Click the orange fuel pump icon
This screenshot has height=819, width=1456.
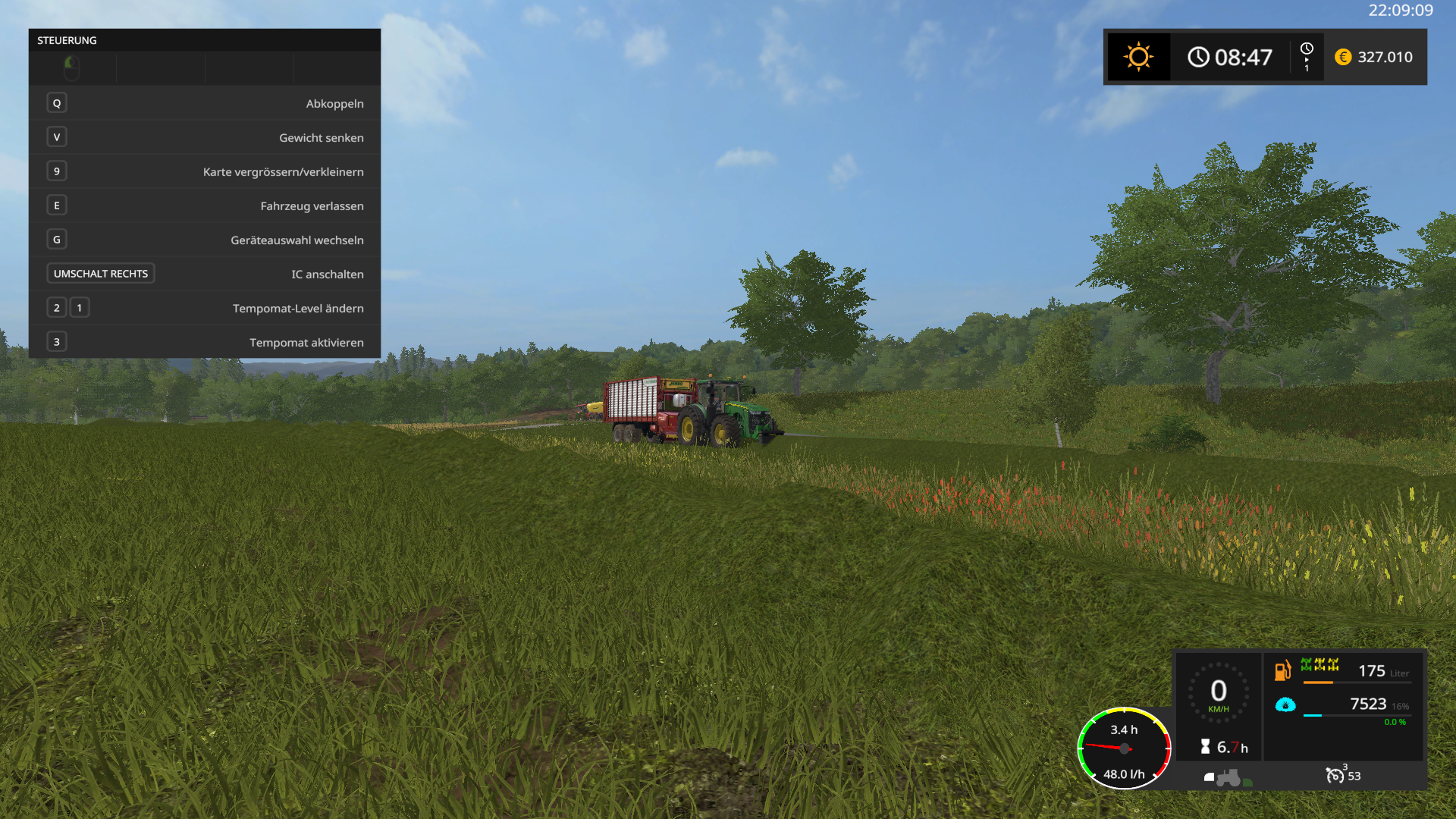coord(1282,670)
